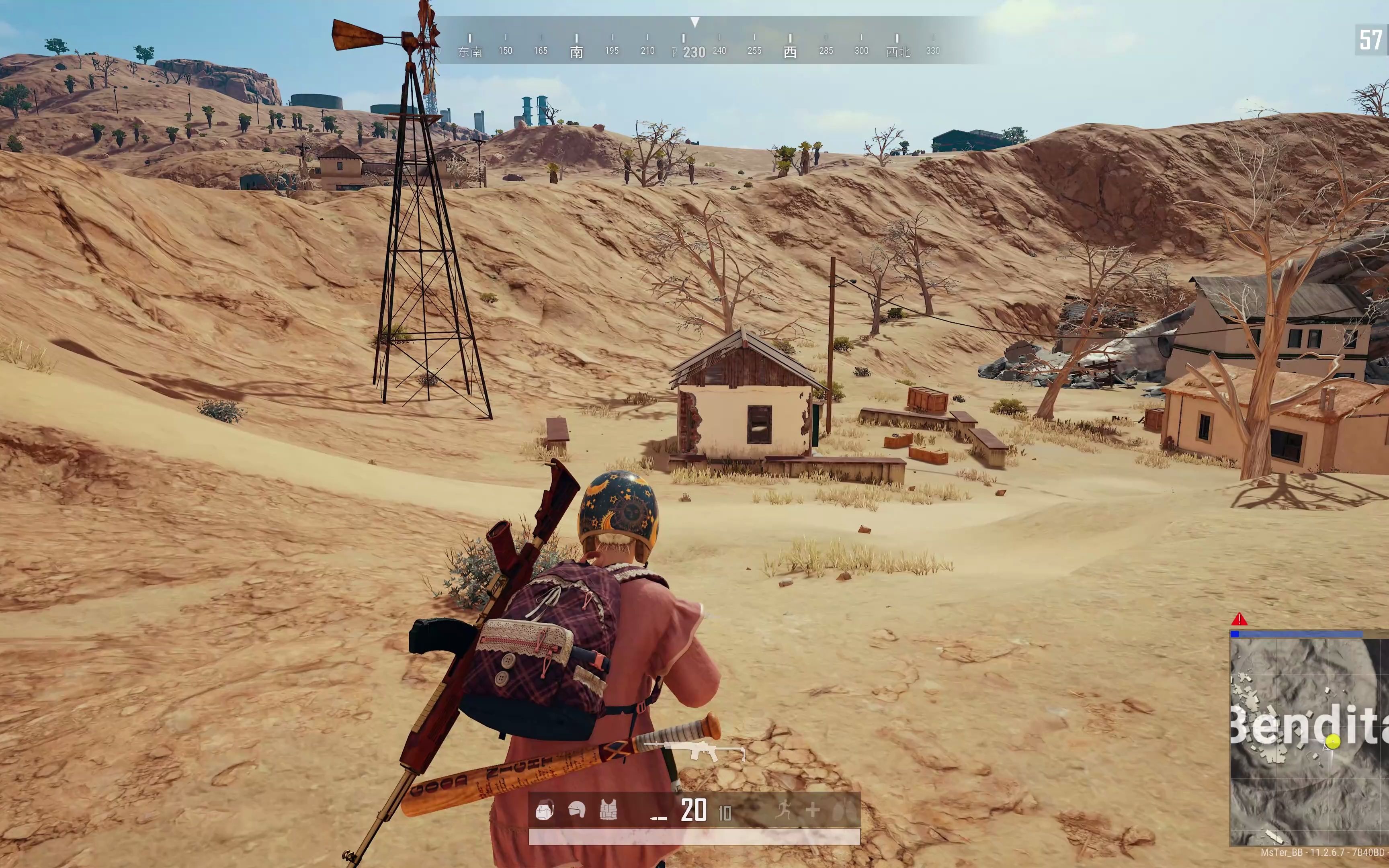Click the blue zone progress bar above the minimap
Screen dimensions: 1389x868
(1297, 635)
